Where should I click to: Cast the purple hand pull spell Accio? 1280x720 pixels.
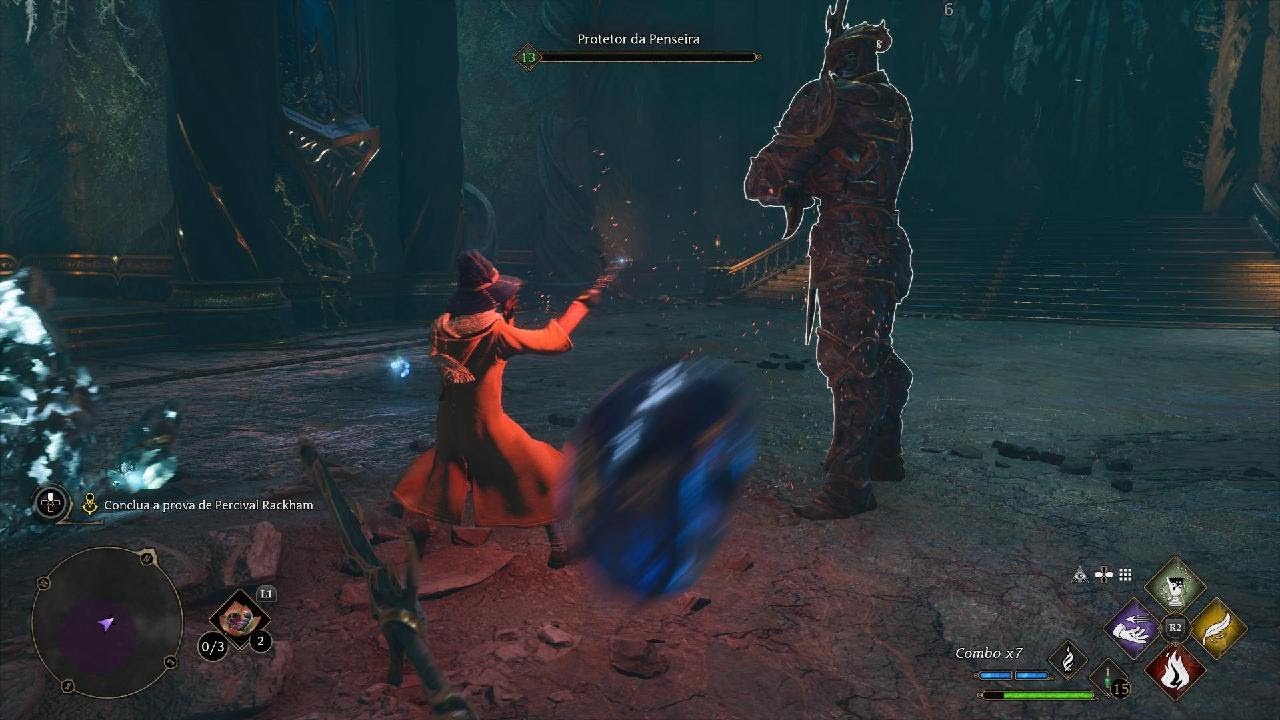click(x=1132, y=629)
